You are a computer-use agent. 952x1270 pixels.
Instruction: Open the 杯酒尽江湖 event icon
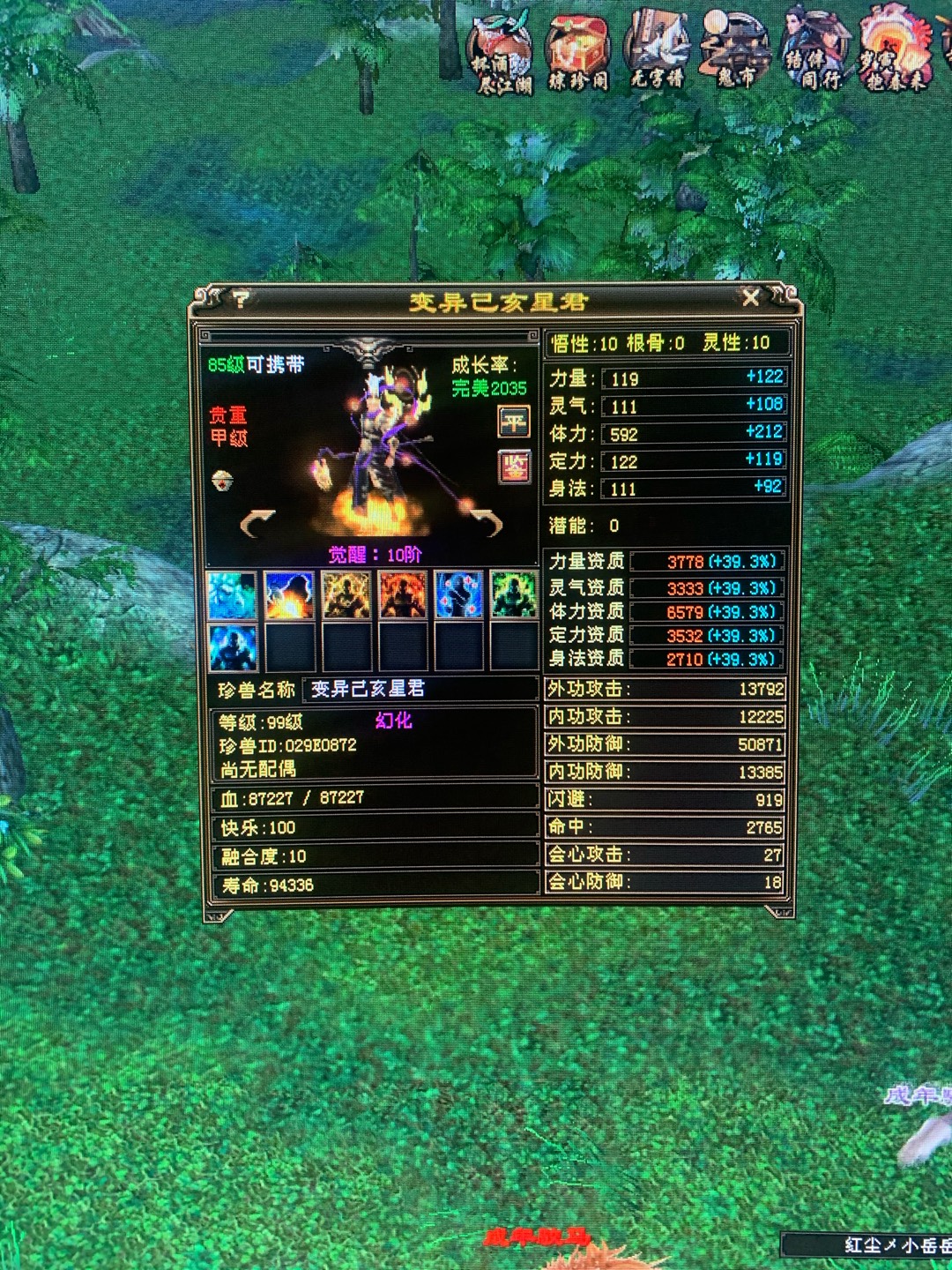pyautogui.click(x=501, y=56)
